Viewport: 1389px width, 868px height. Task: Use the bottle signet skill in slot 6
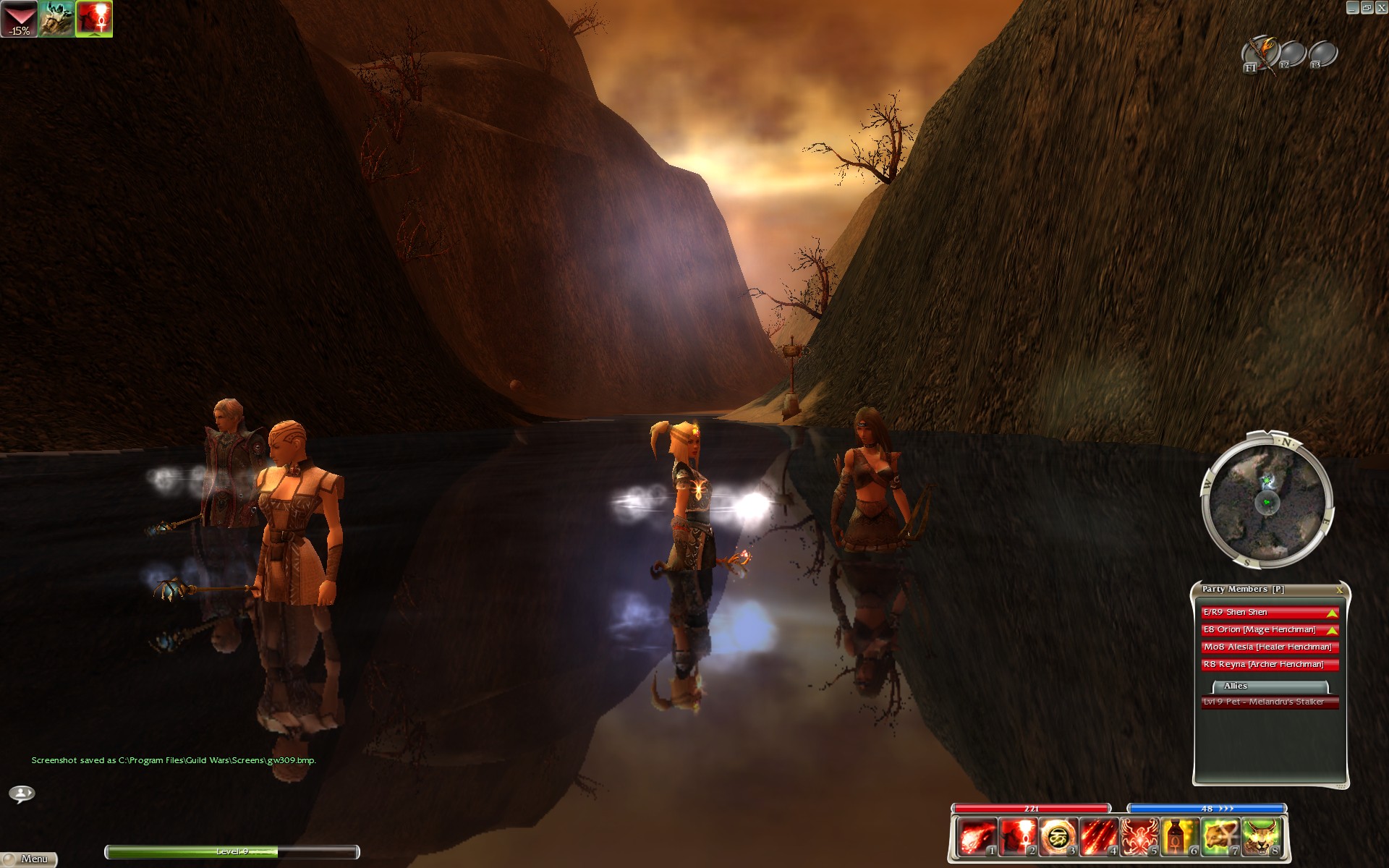(1178, 837)
